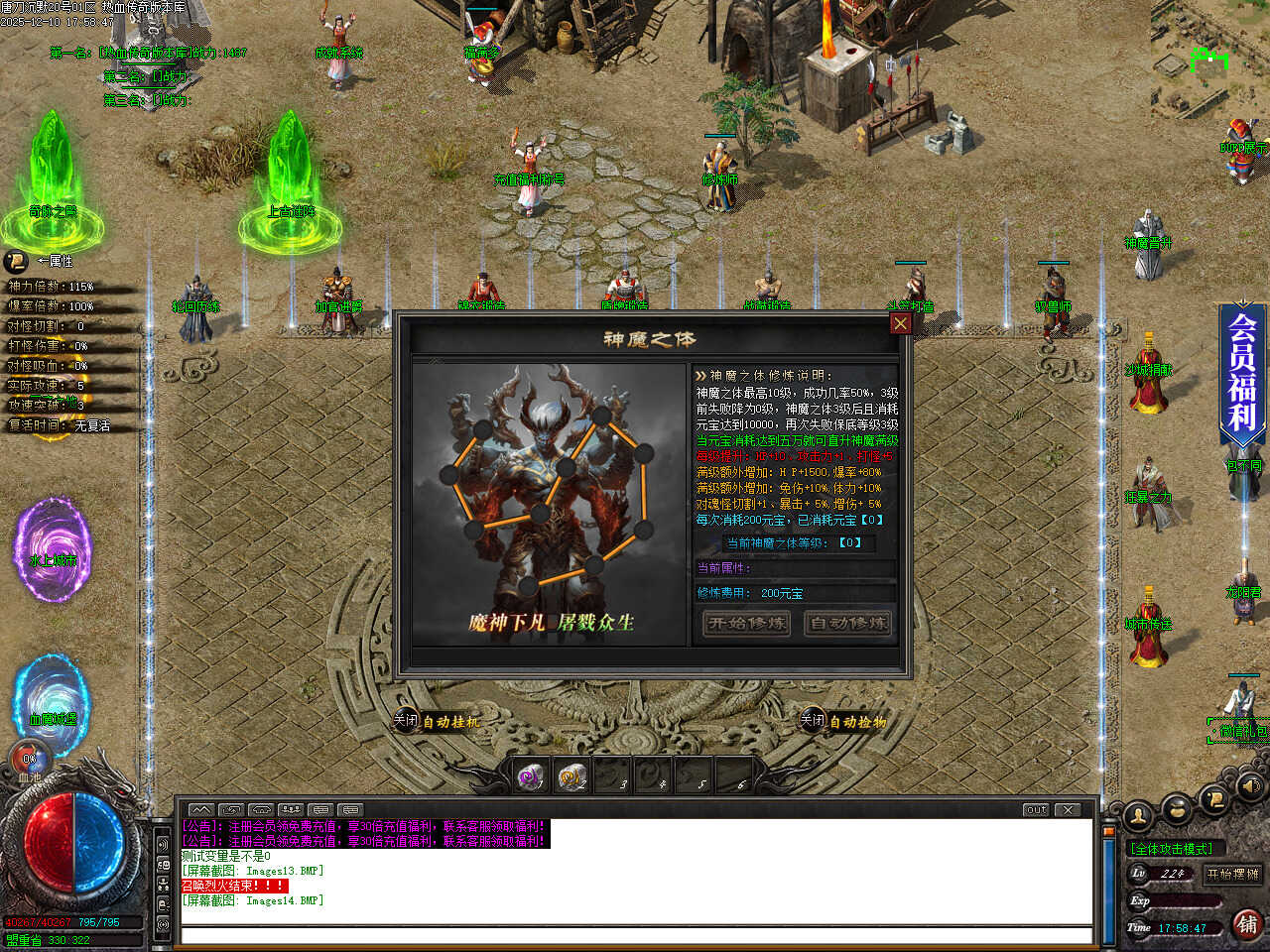
Task: Close the 神魔之体 dialog window
Action: coord(900,323)
